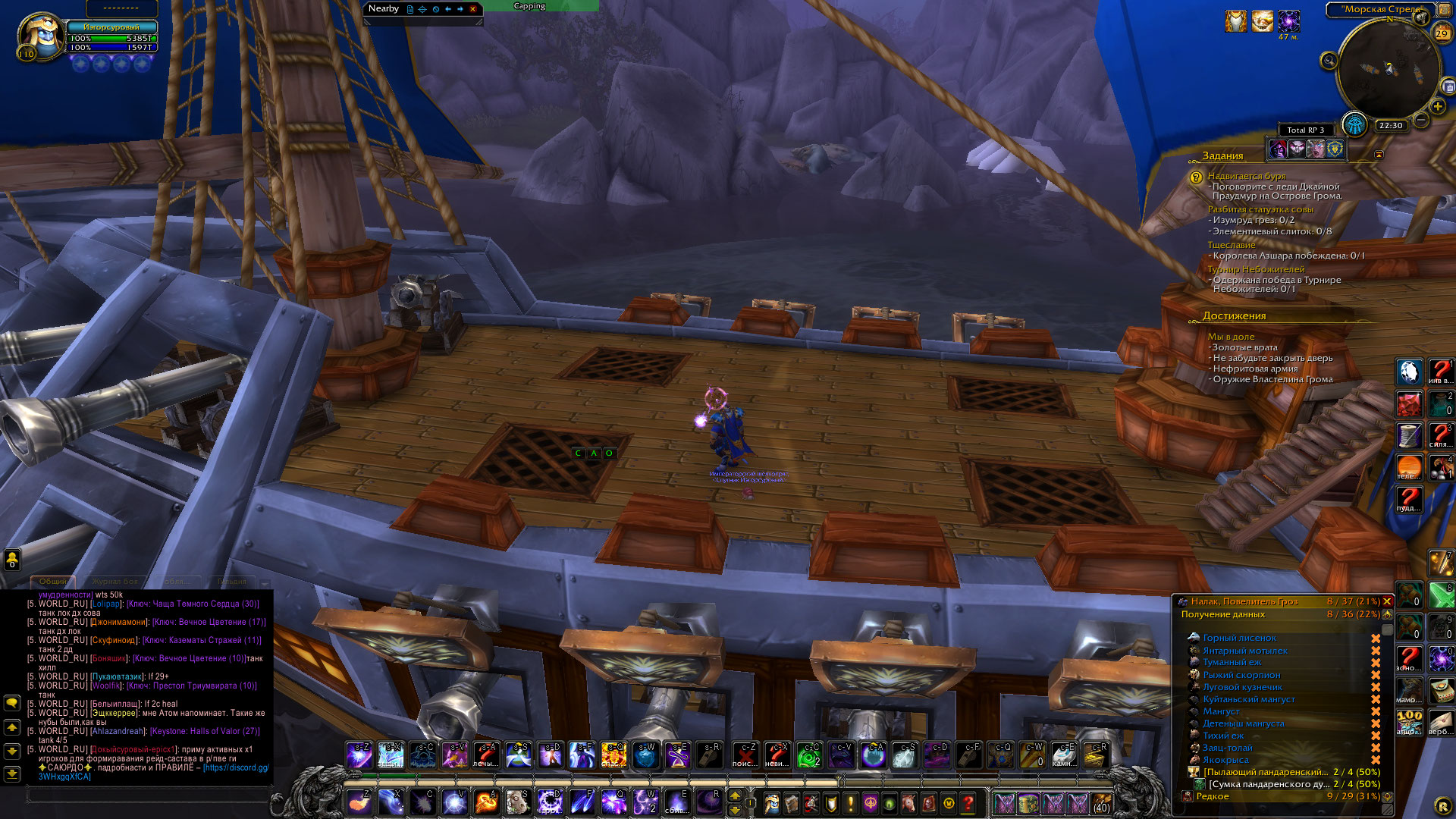This screenshot has width=1456, height=819.
Task: Click the circular minimap
Action: click(x=1388, y=70)
